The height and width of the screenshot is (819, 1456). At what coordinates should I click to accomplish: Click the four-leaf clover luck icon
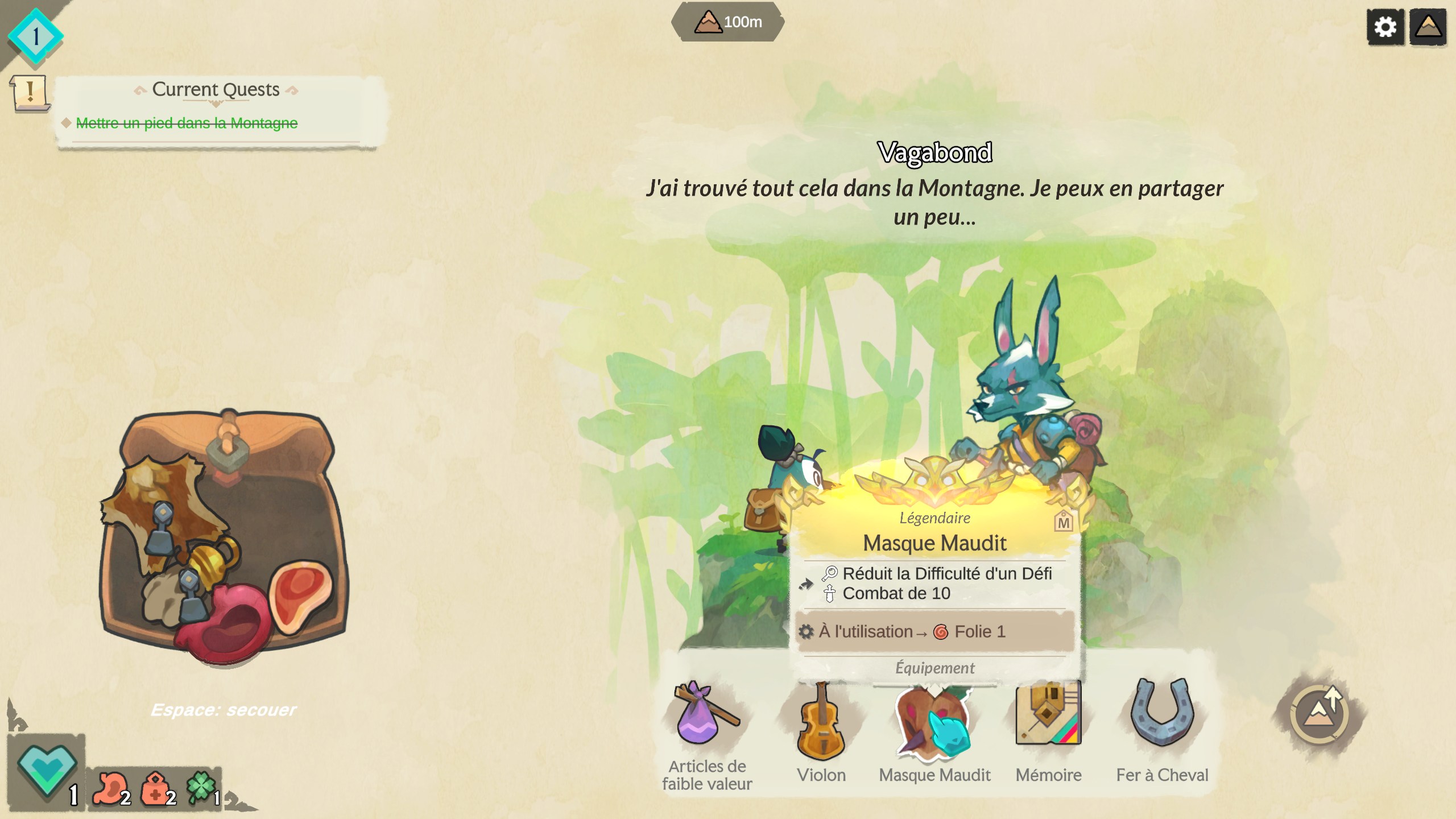pyautogui.click(x=202, y=787)
